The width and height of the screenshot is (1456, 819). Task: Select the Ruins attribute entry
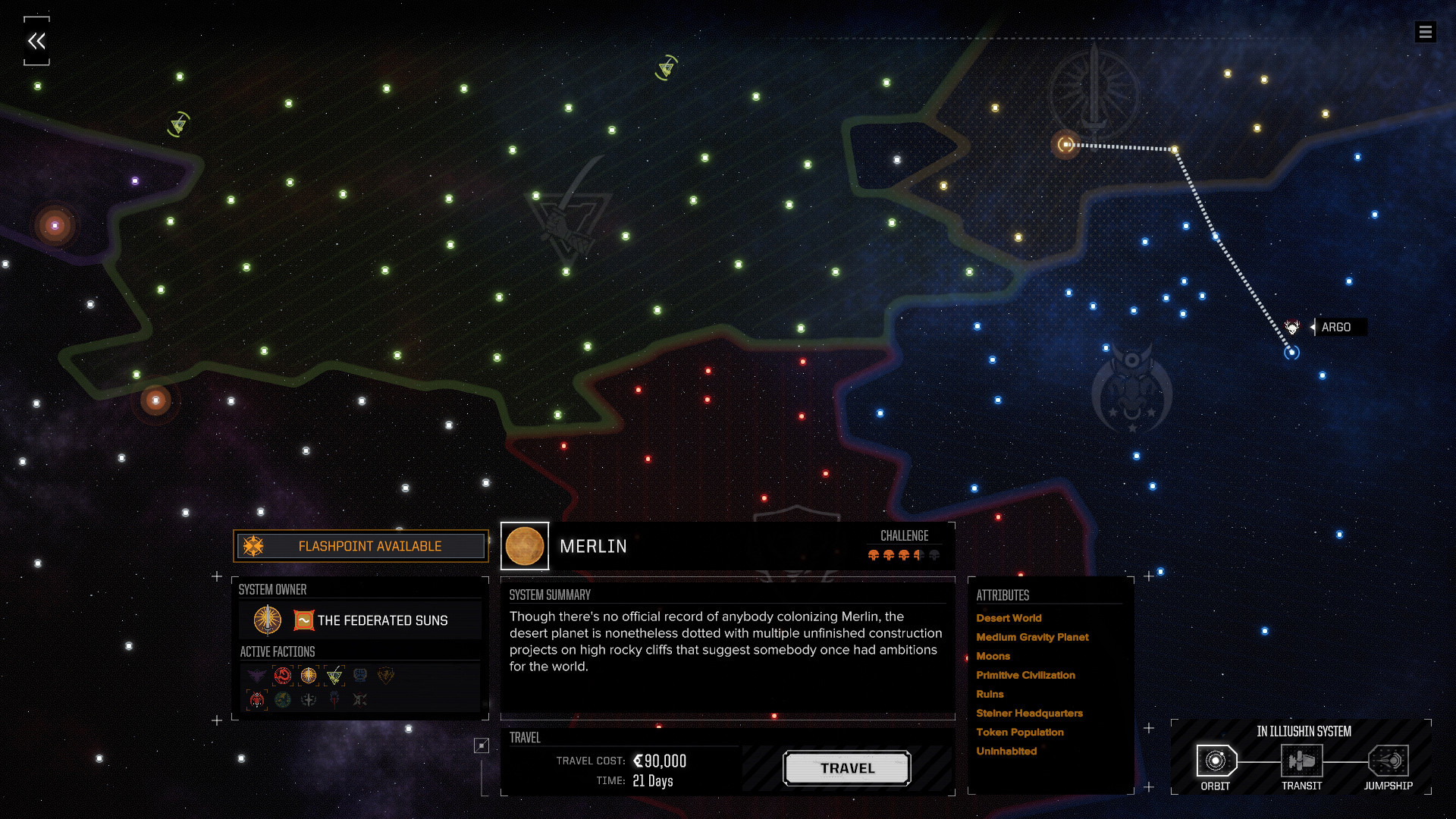pyautogui.click(x=990, y=694)
